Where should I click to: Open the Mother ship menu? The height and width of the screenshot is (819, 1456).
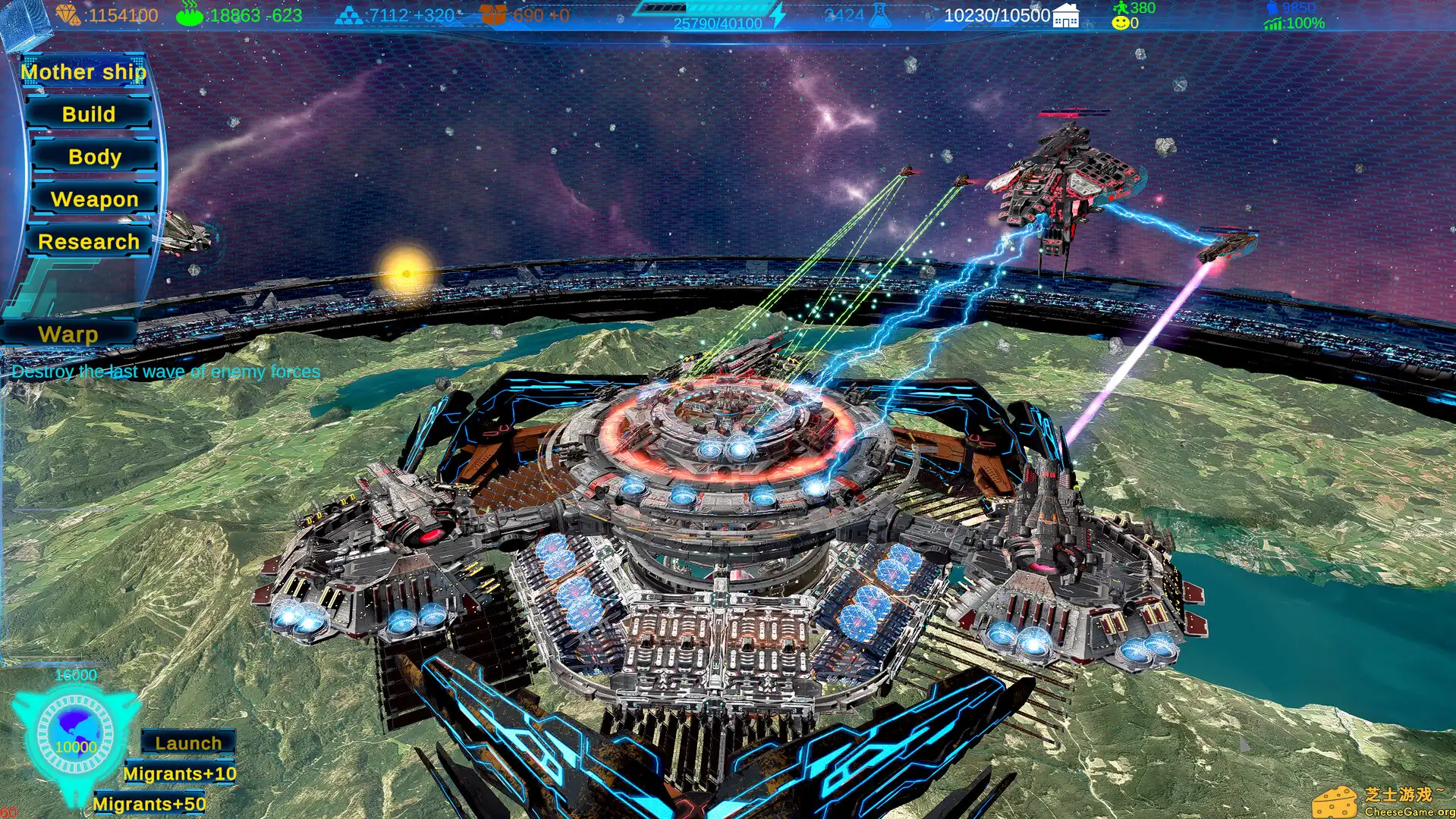click(83, 72)
